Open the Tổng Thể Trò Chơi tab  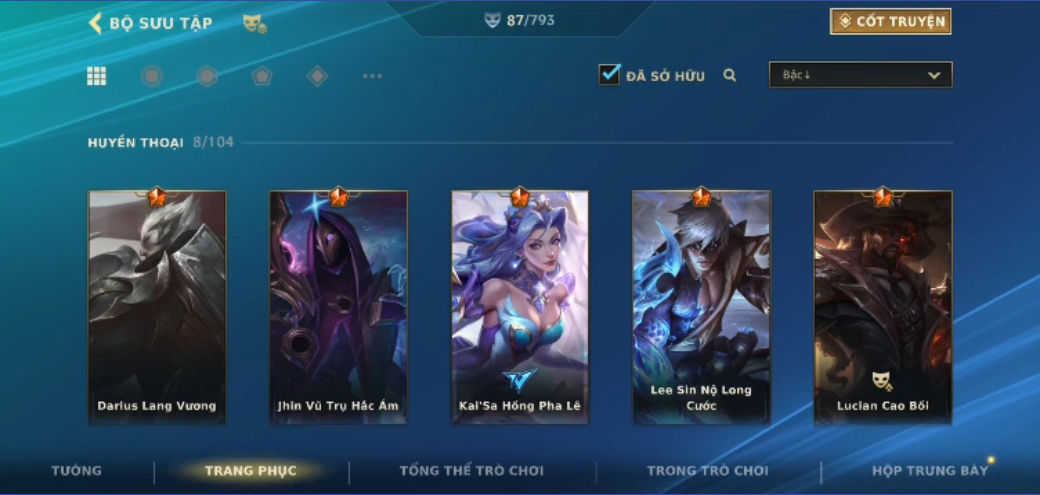[x=471, y=471]
